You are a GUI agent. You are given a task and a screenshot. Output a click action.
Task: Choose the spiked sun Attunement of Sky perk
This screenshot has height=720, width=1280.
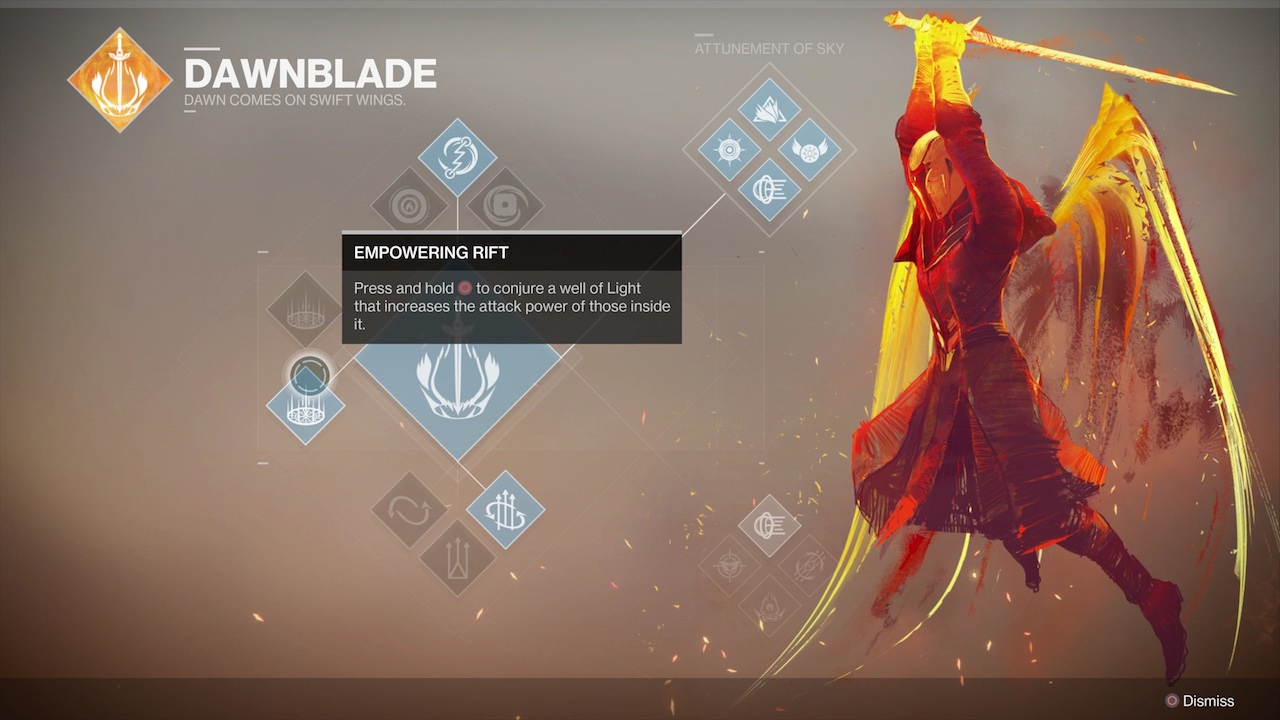(729, 150)
